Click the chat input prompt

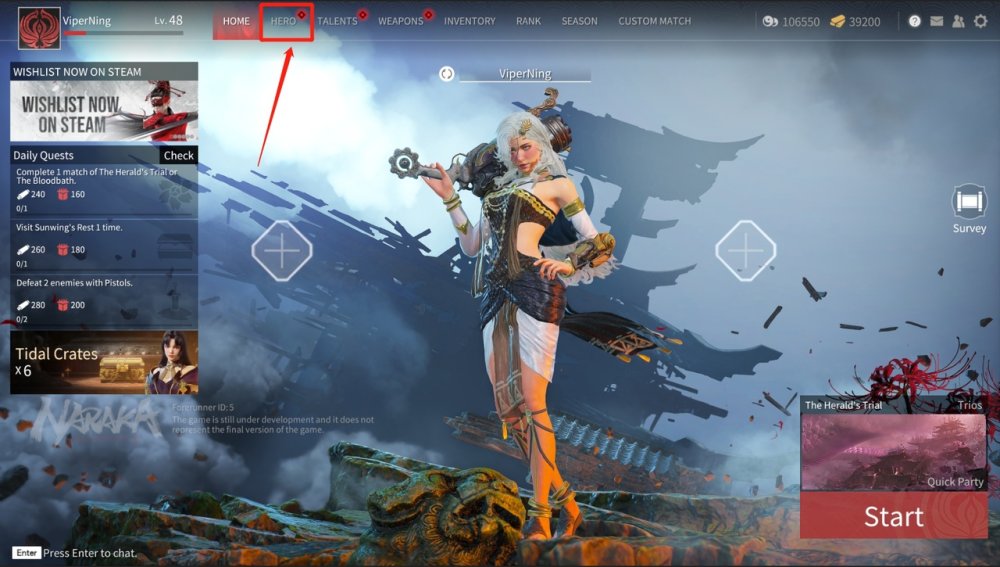(x=90, y=553)
